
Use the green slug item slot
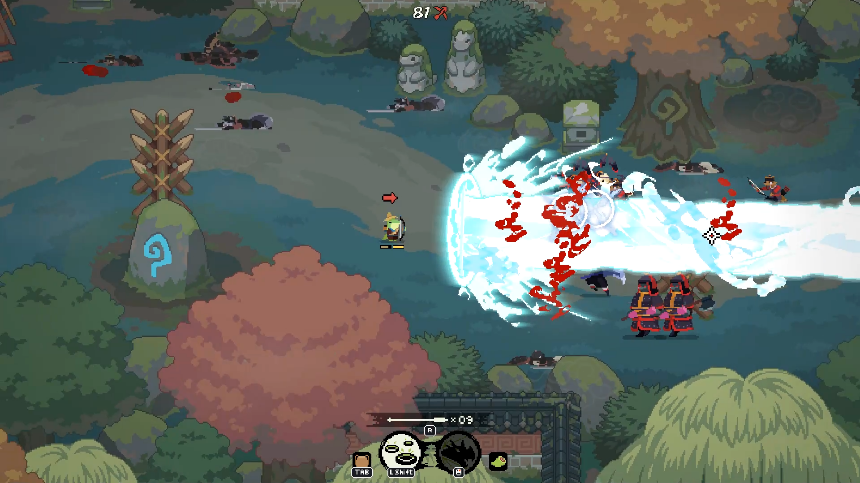(x=497, y=460)
